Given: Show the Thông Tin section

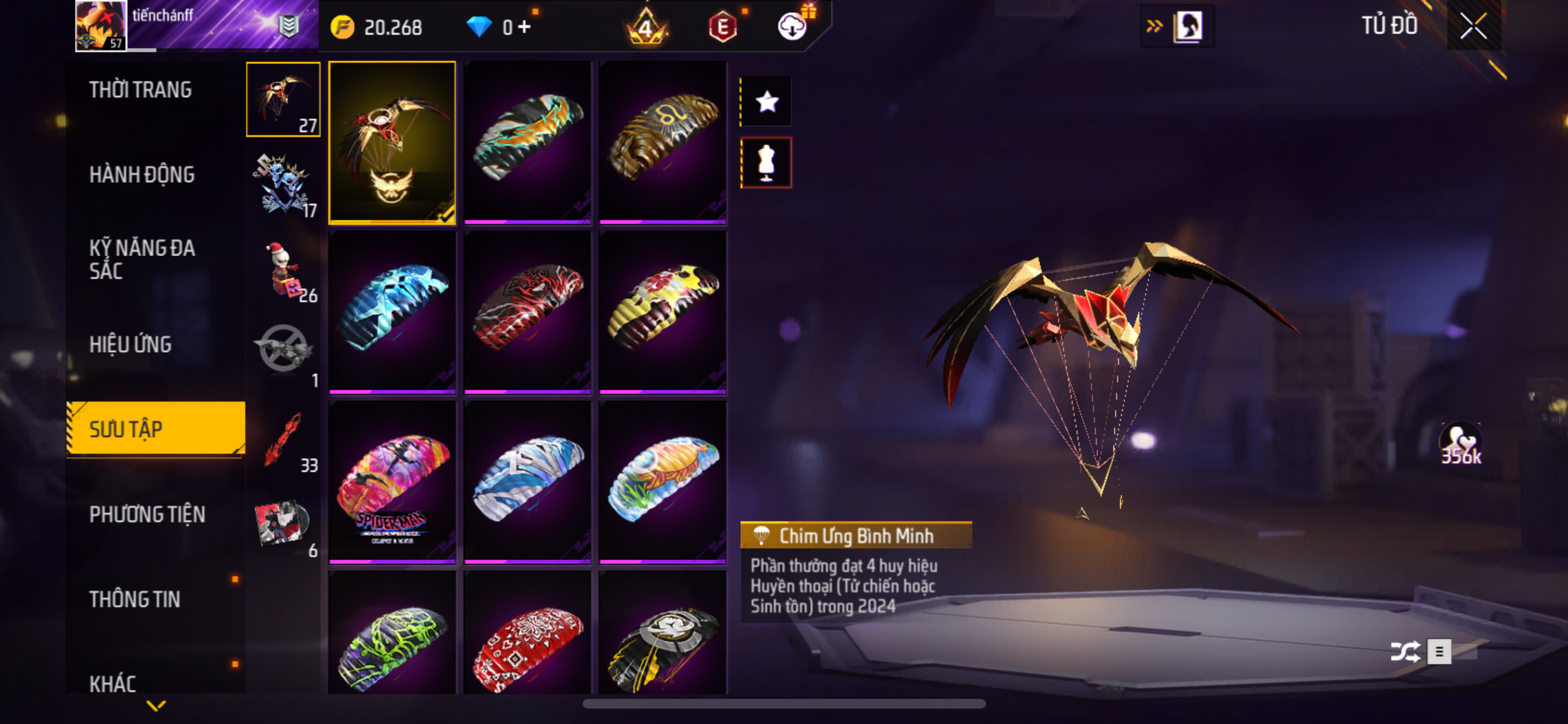Looking at the screenshot, I should (x=135, y=599).
